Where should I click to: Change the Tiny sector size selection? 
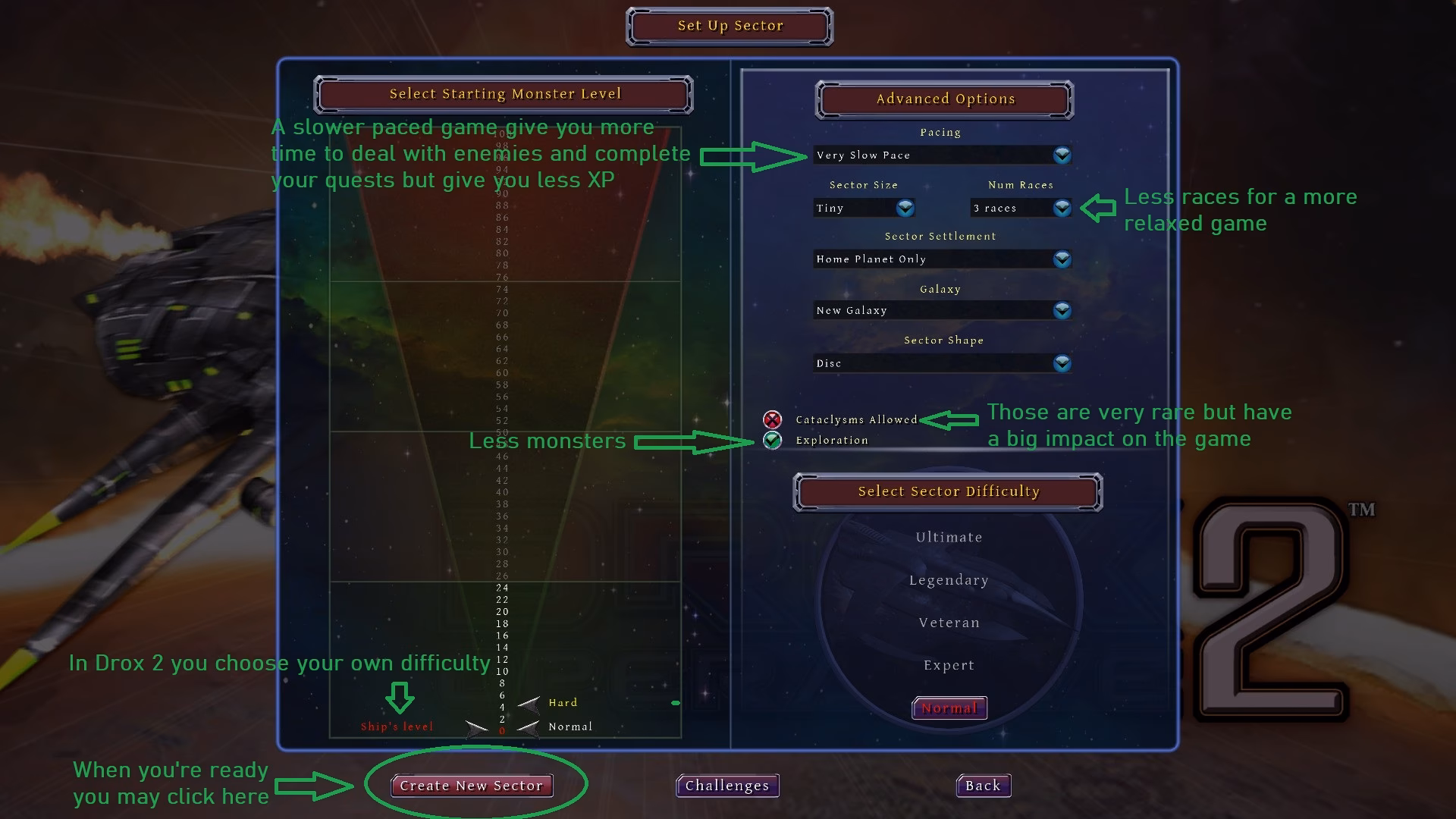coord(849,208)
